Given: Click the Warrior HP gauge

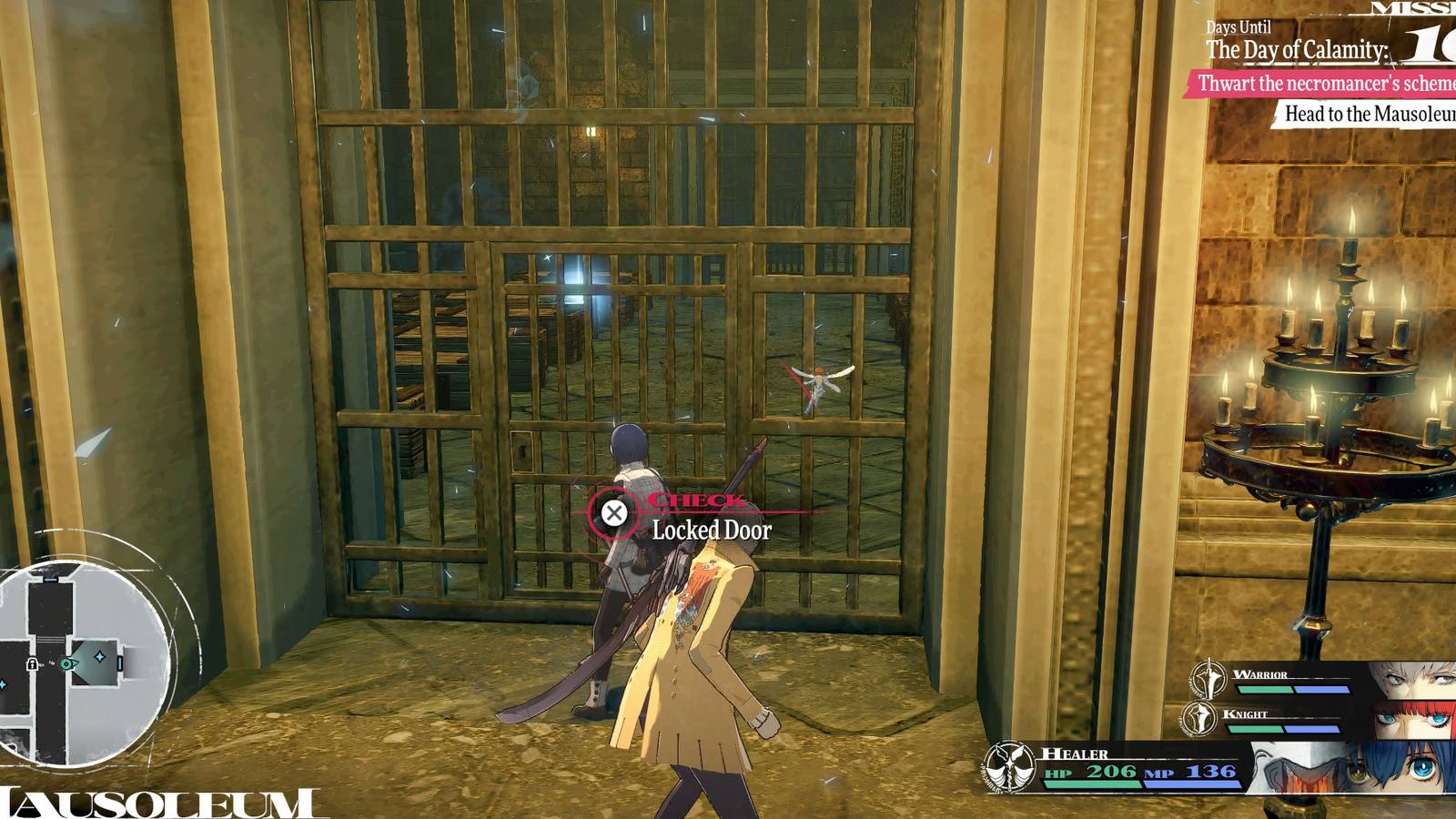Looking at the screenshot, I should tap(1265, 689).
